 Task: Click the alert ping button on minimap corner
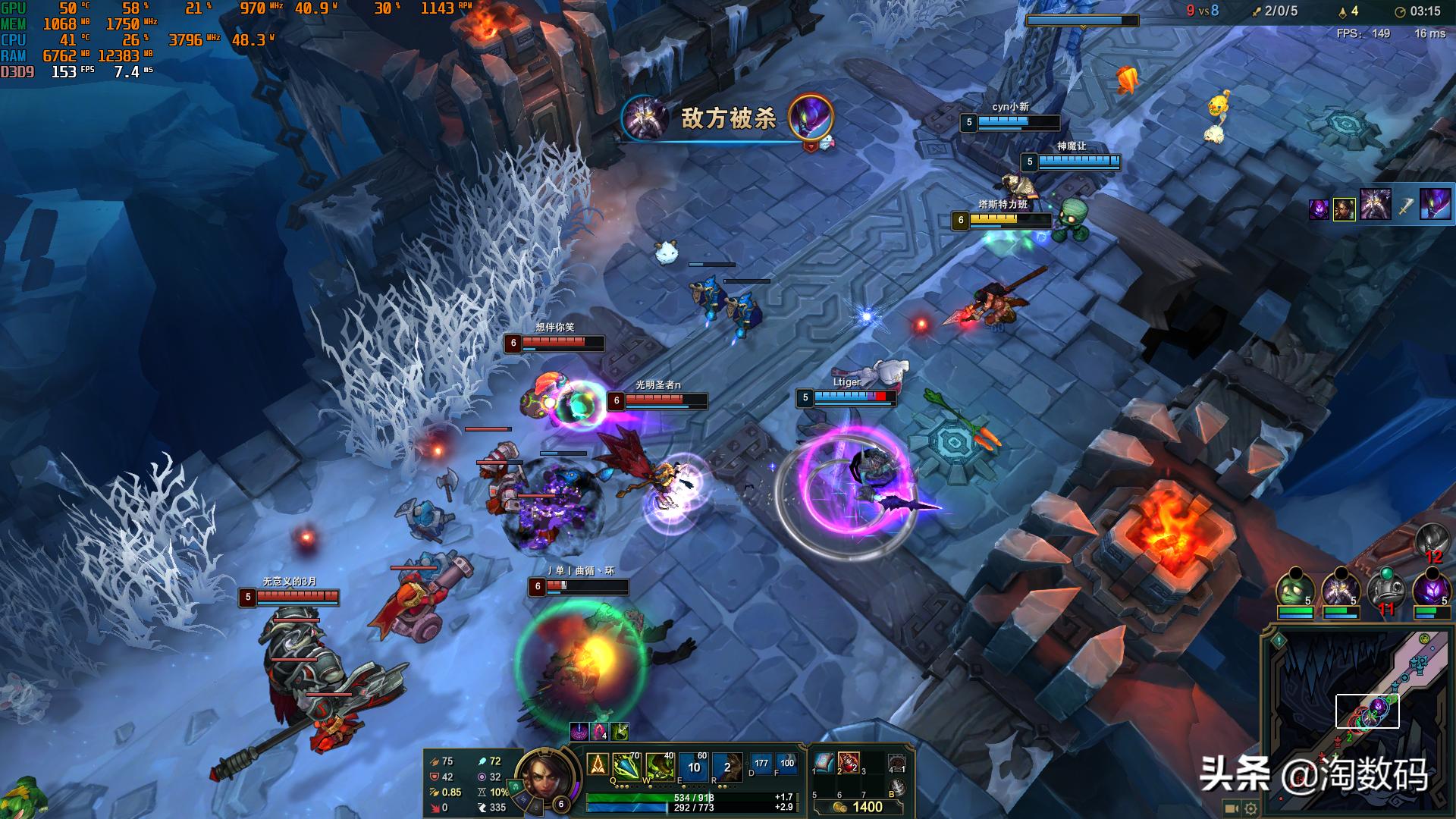click(1279, 641)
